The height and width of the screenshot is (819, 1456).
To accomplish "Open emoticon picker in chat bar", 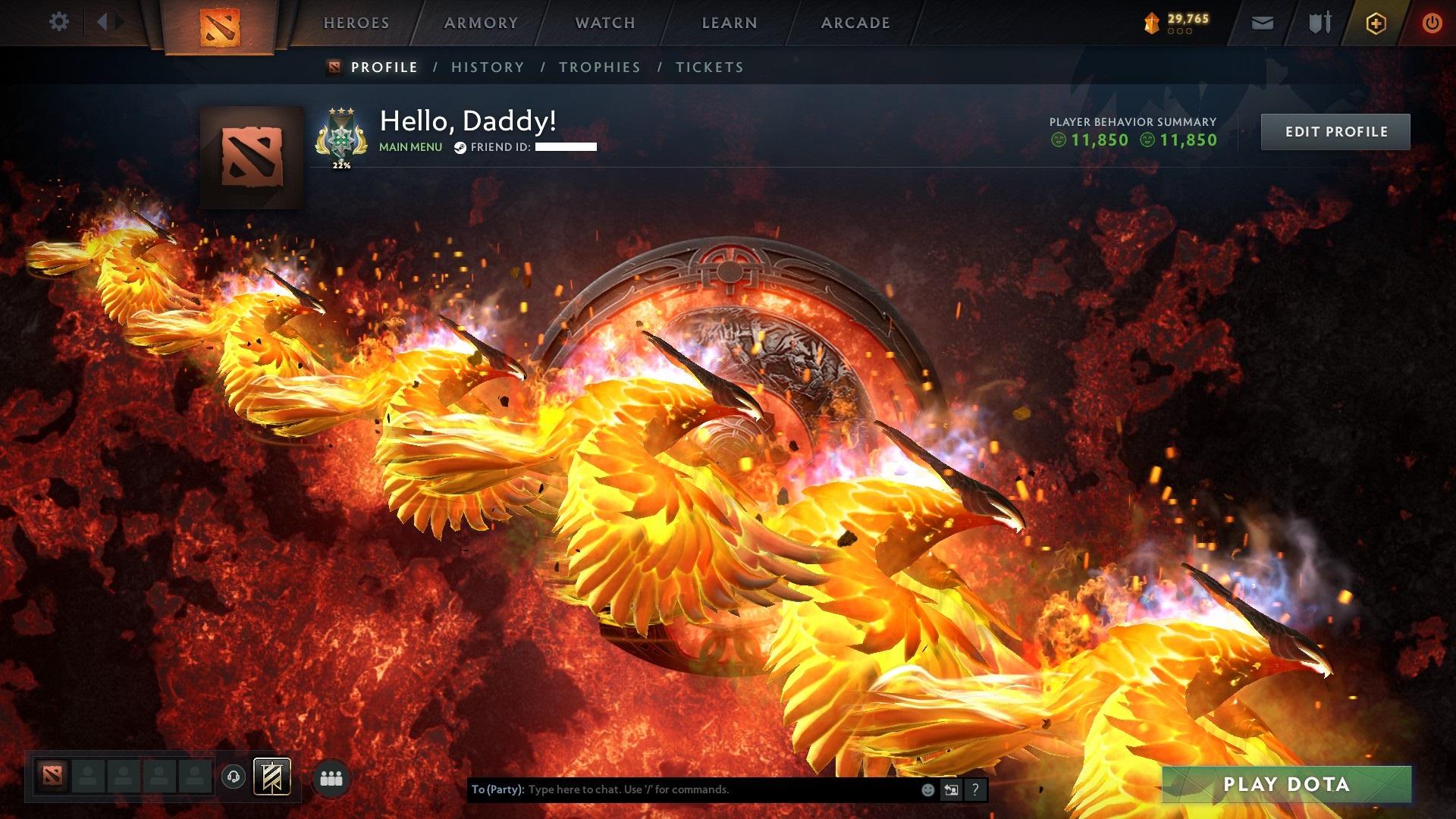I will [927, 789].
